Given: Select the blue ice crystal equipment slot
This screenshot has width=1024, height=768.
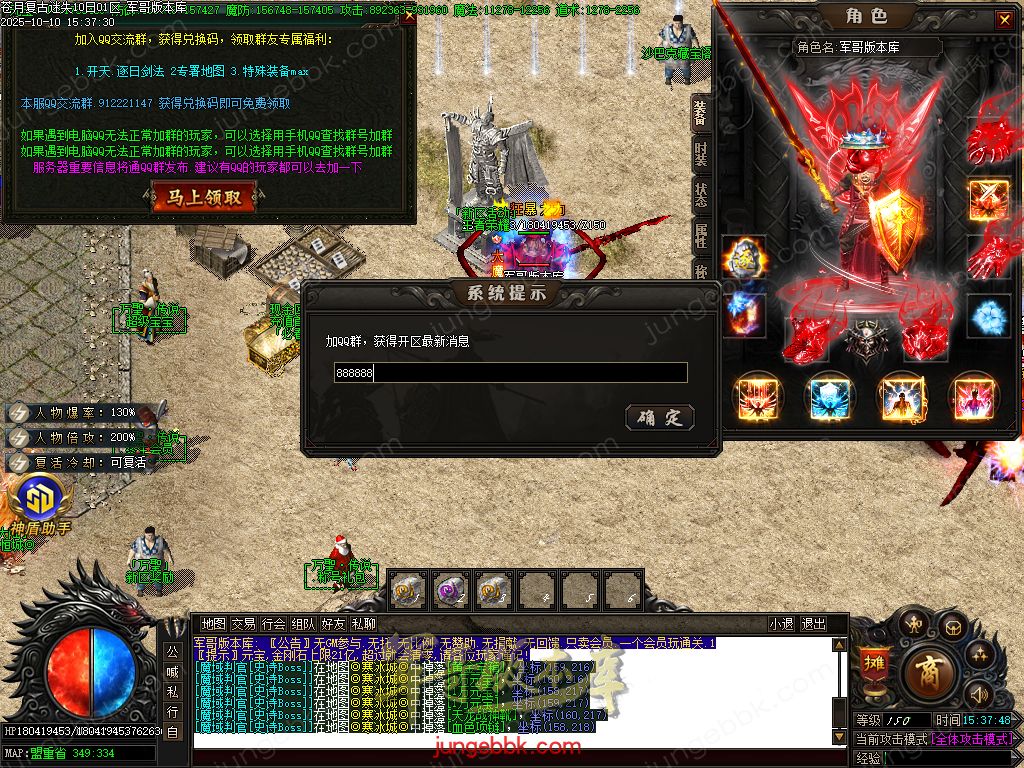Looking at the screenshot, I should [989, 317].
